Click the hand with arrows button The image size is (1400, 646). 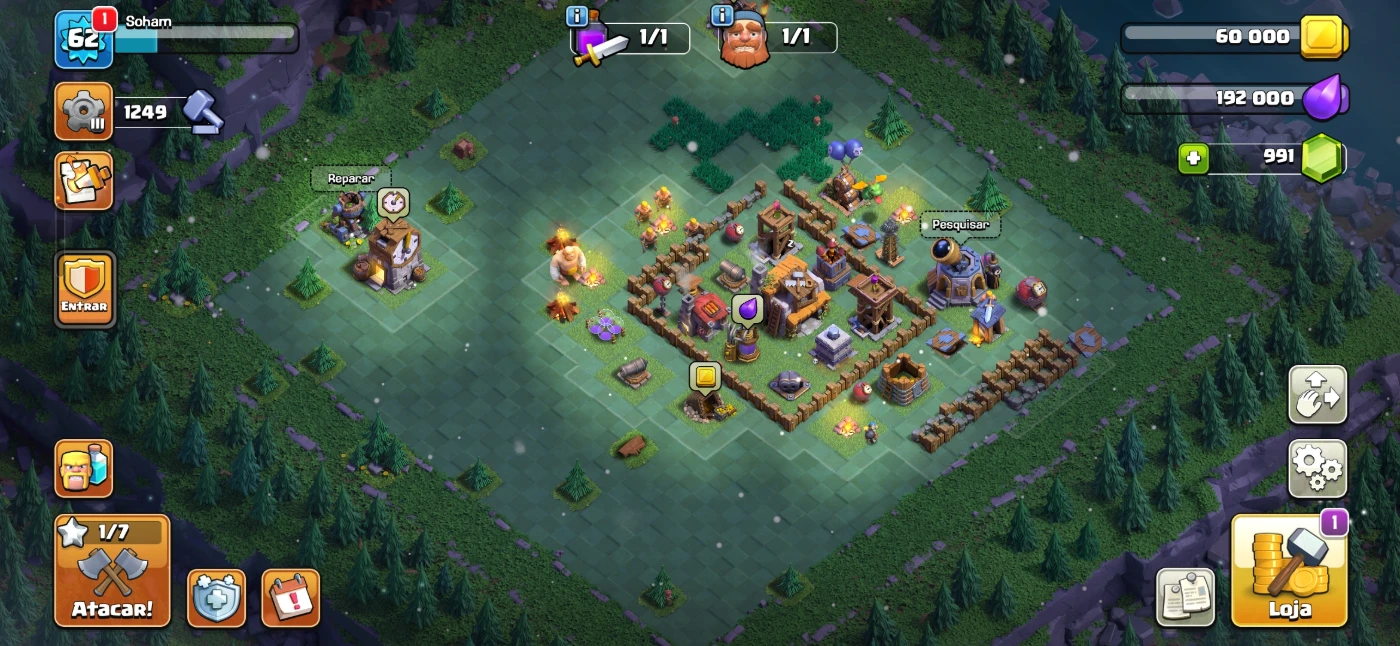tap(1317, 395)
